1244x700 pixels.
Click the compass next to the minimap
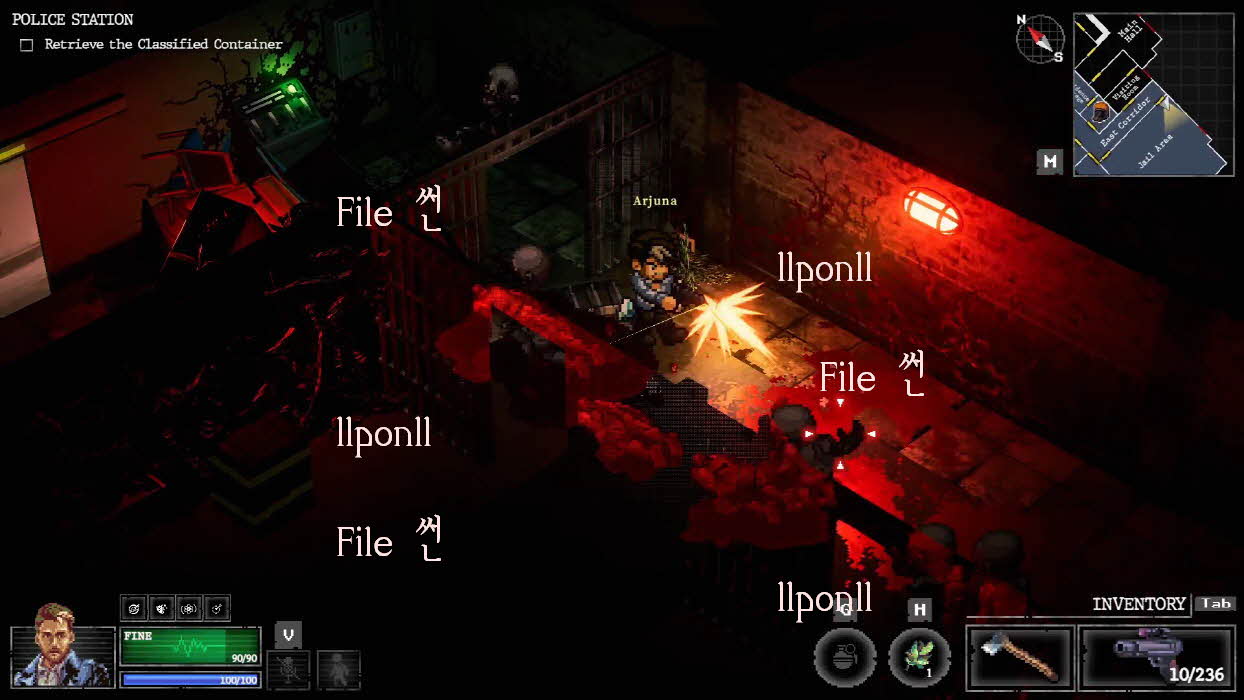[1040, 39]
